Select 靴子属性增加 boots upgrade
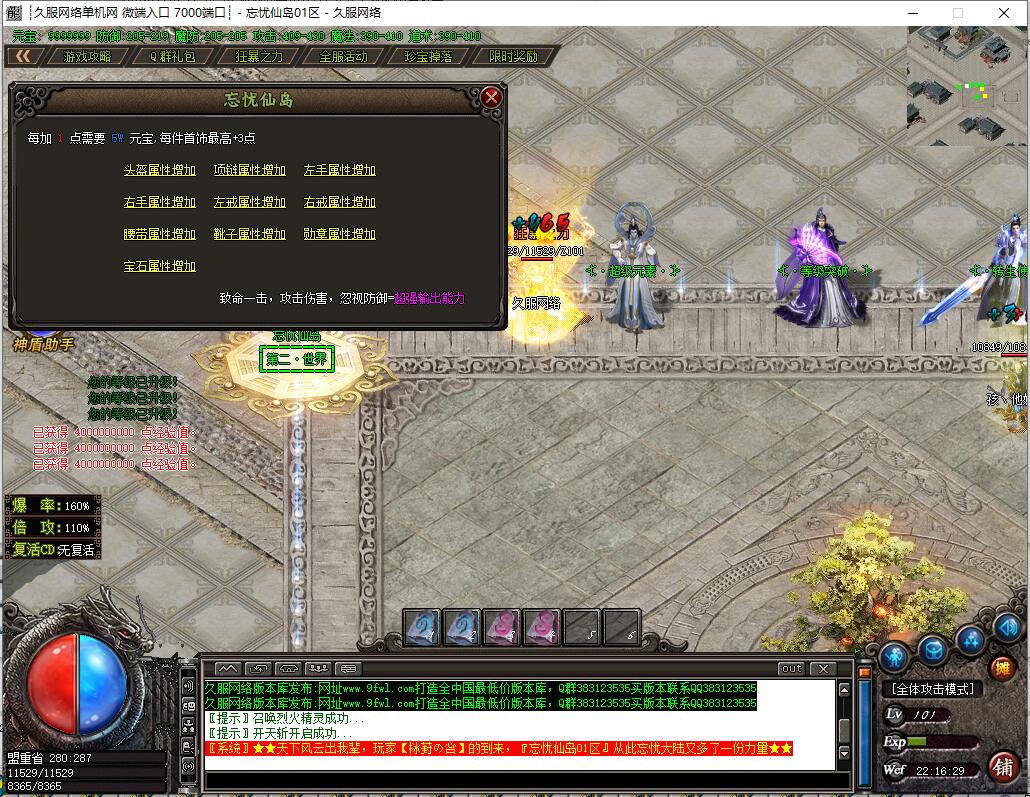This screenshot has width=1030, height=797. [x=250, y=234]
